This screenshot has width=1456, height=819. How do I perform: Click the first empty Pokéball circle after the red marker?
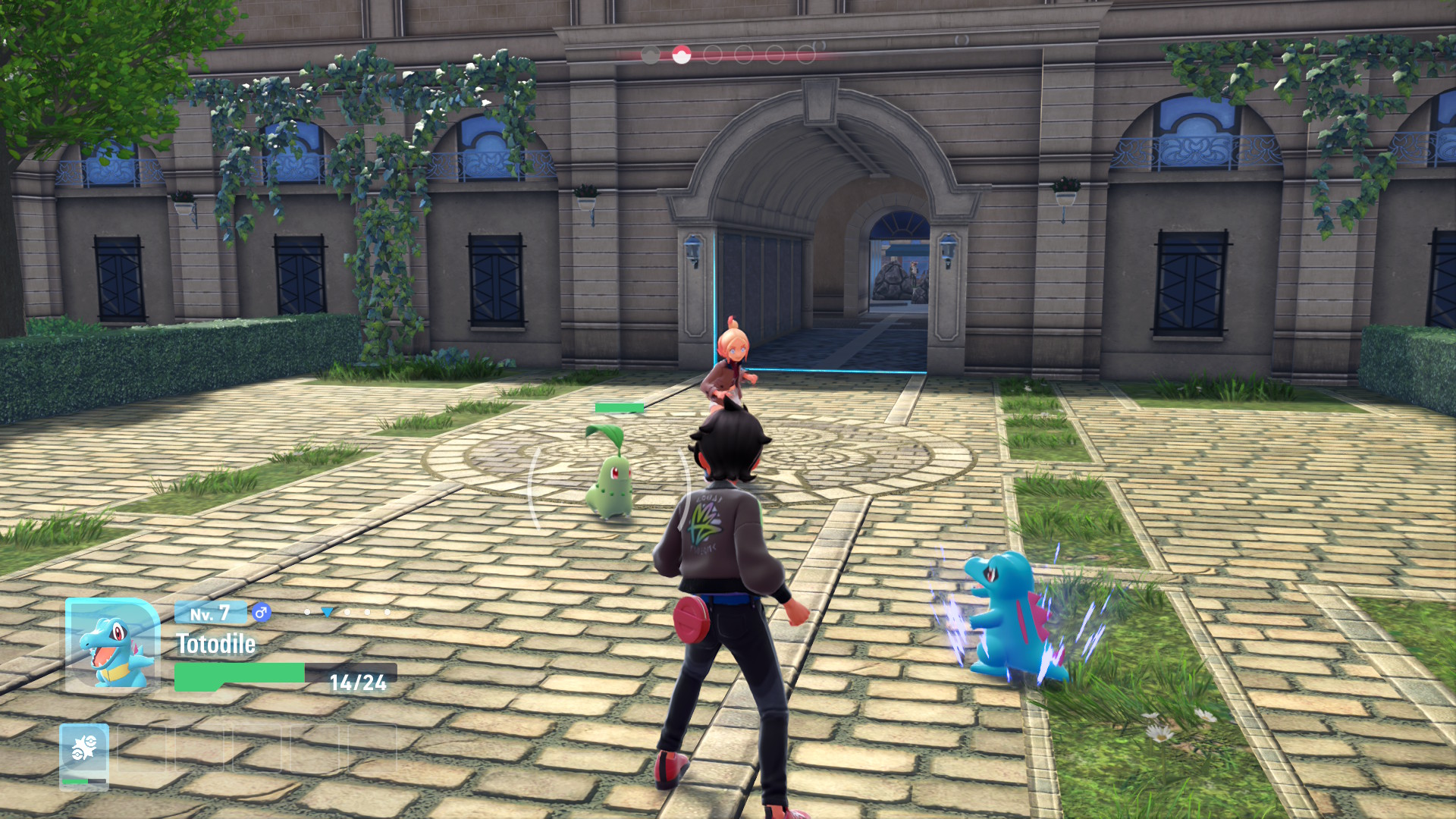point(713,53)
